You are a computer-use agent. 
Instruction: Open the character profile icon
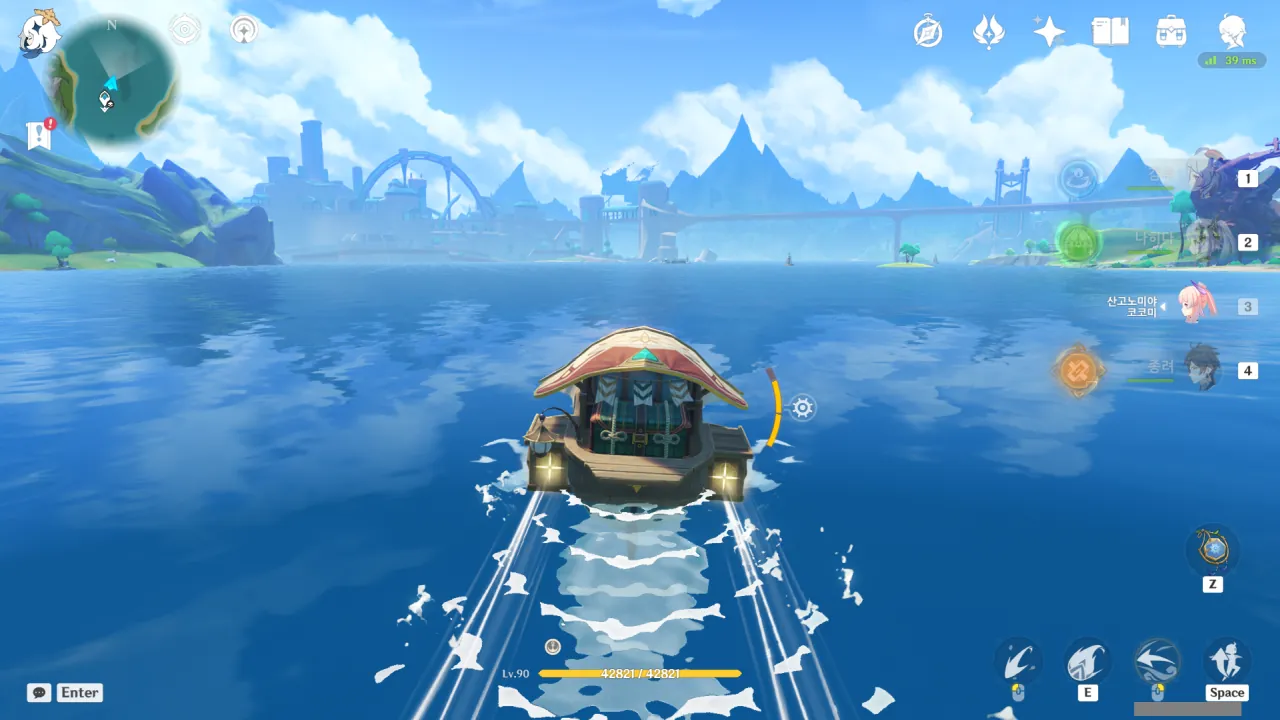click(x=1232, y=32)
